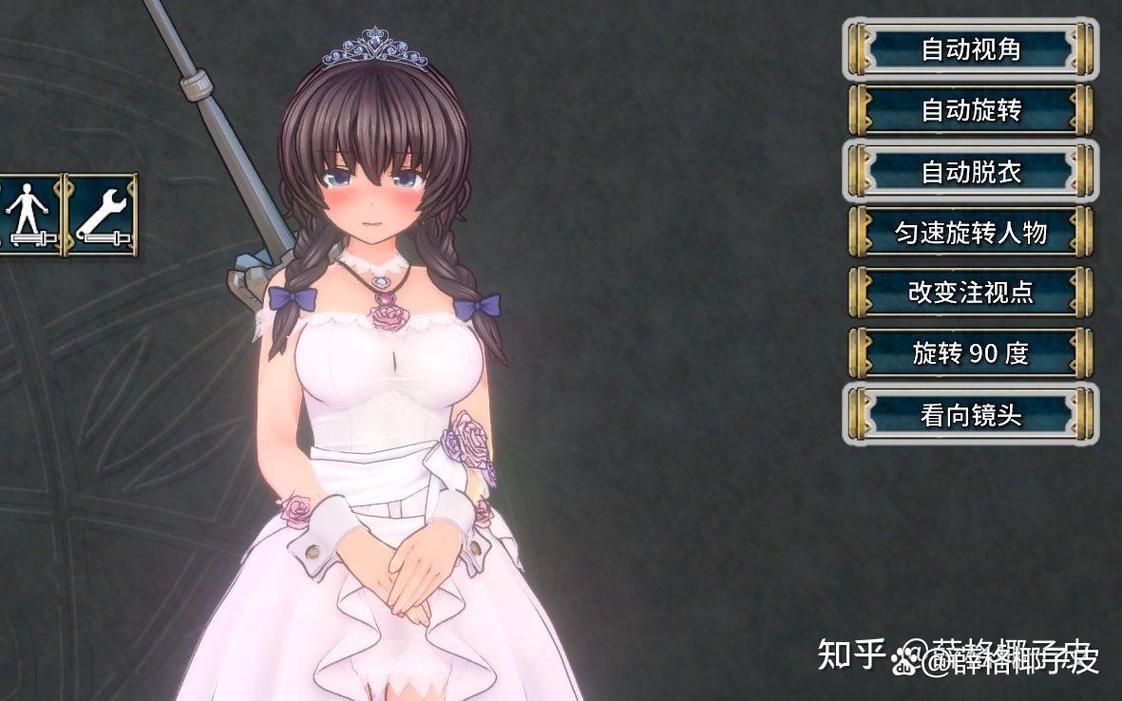The width and height of the screenshot is (1122, 701).
Task: Open the wrench settings icon
Action: pos(101,214)
